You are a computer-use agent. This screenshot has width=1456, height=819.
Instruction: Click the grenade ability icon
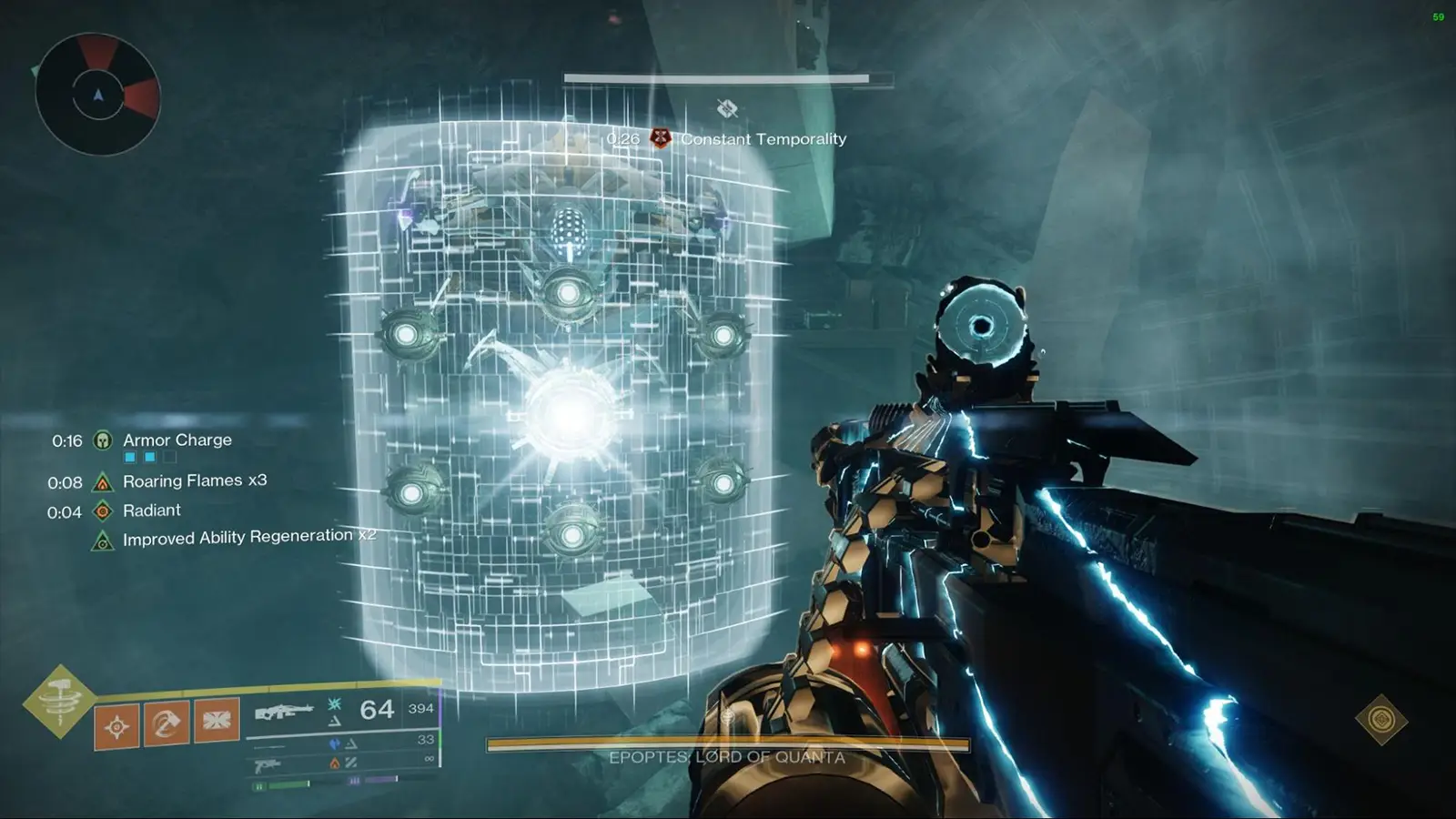tap(116, 724)
